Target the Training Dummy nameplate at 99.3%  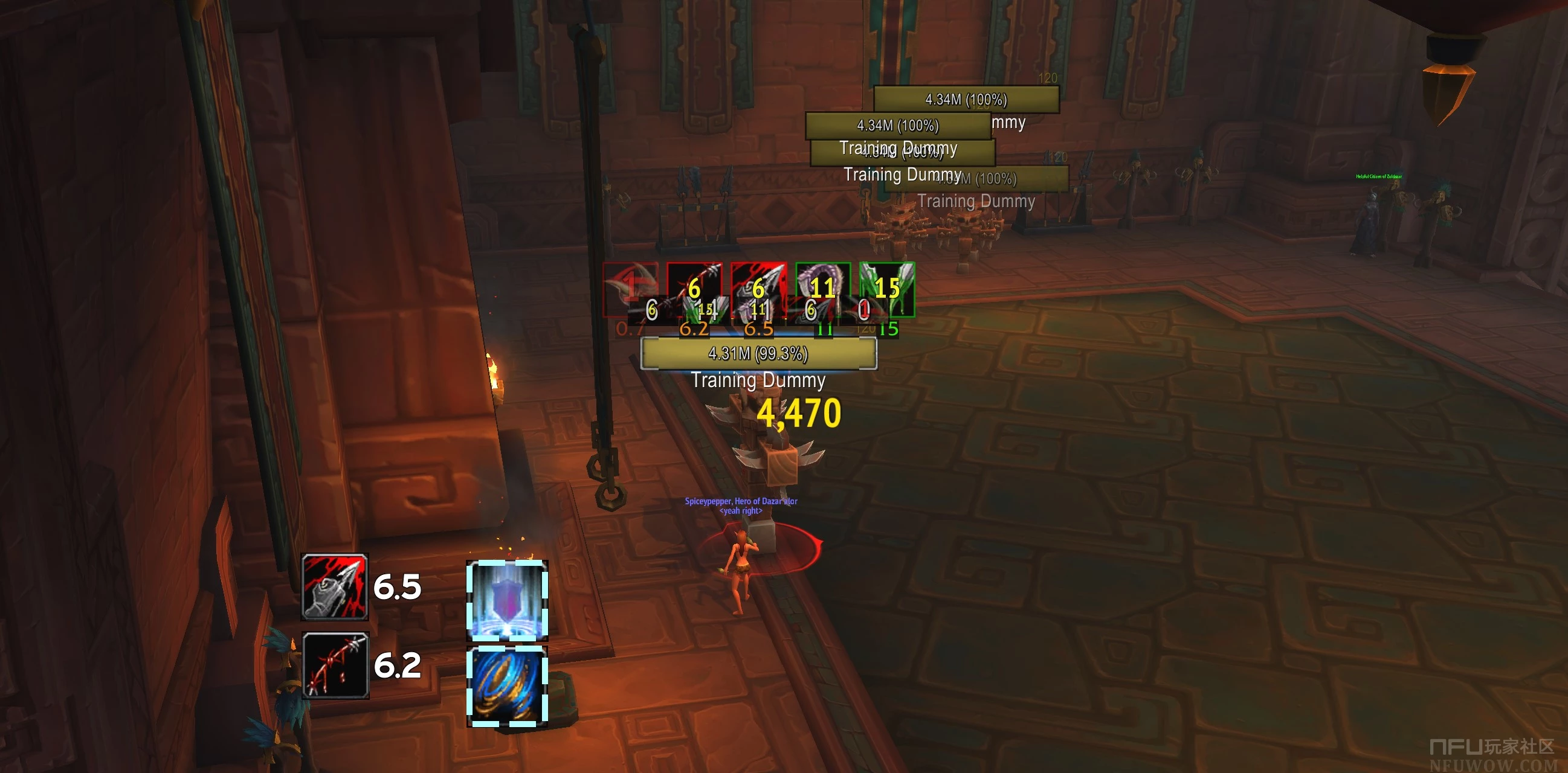tap(758, 353)
